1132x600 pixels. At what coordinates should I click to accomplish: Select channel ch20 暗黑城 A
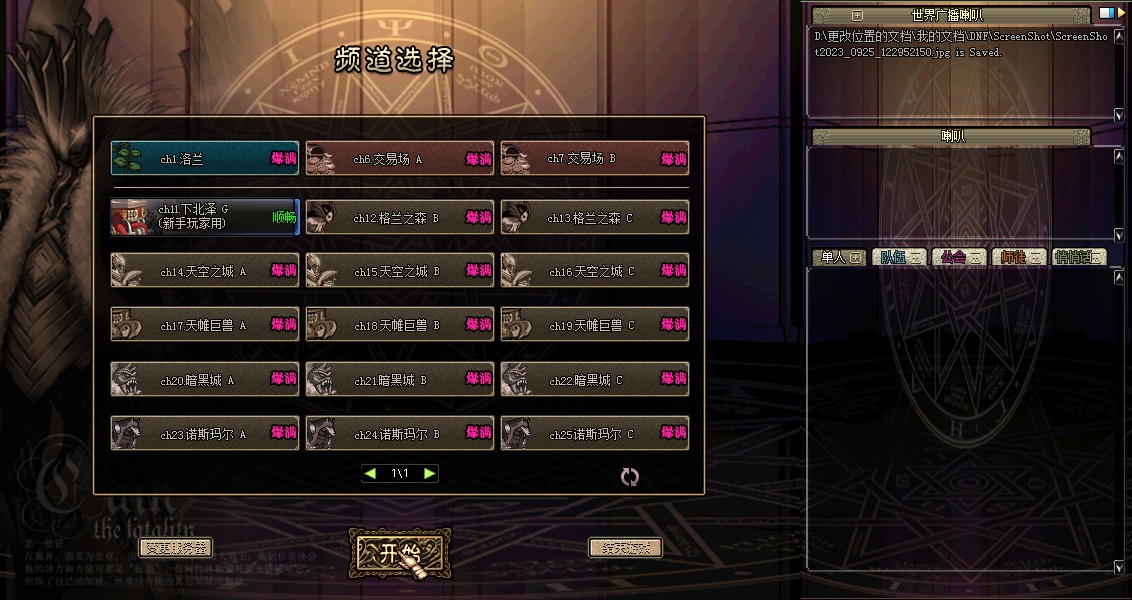tap(204, 380)
